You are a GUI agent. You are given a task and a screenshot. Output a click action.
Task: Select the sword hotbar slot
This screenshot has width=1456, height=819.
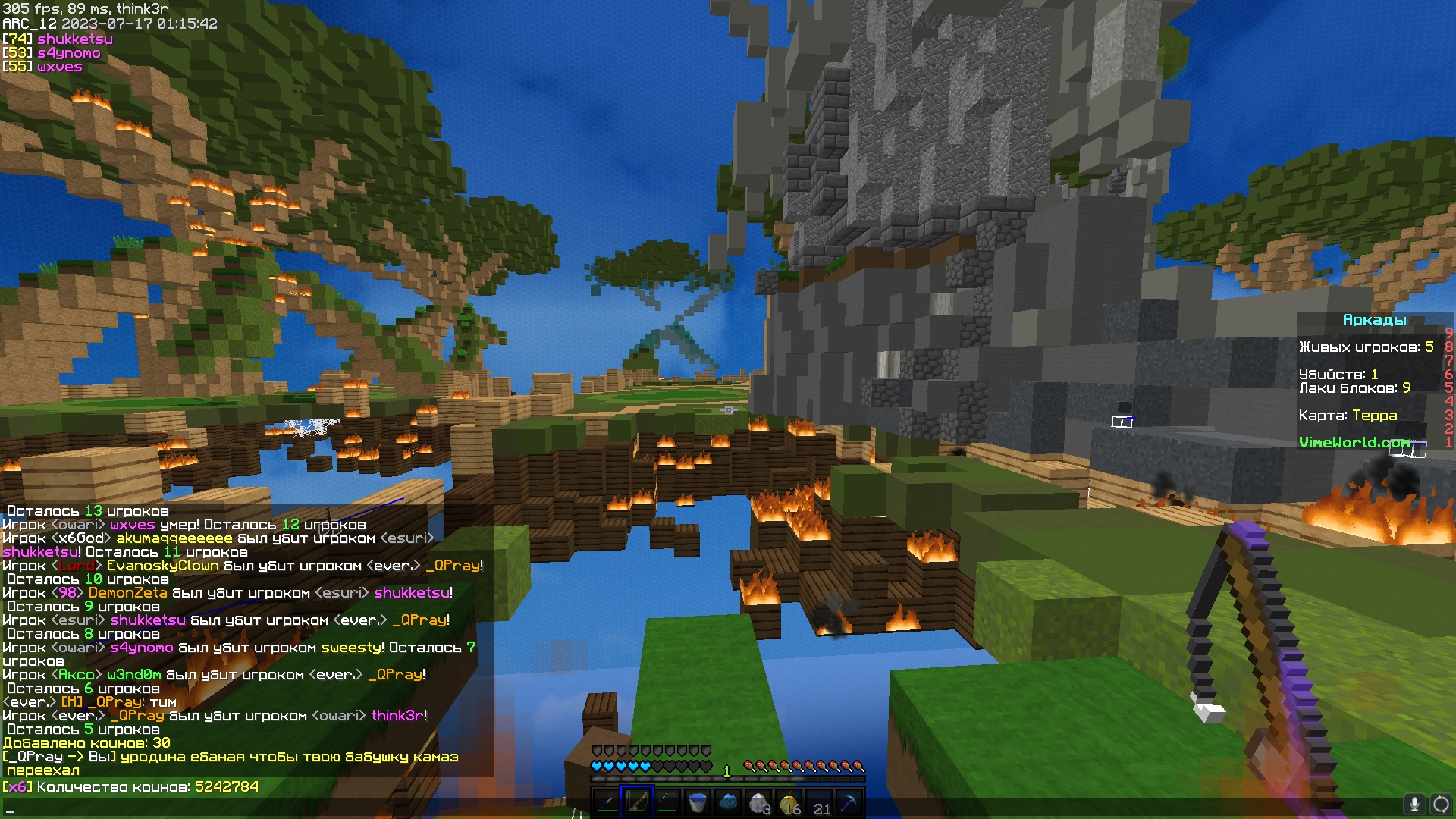[x=607, y=802]
